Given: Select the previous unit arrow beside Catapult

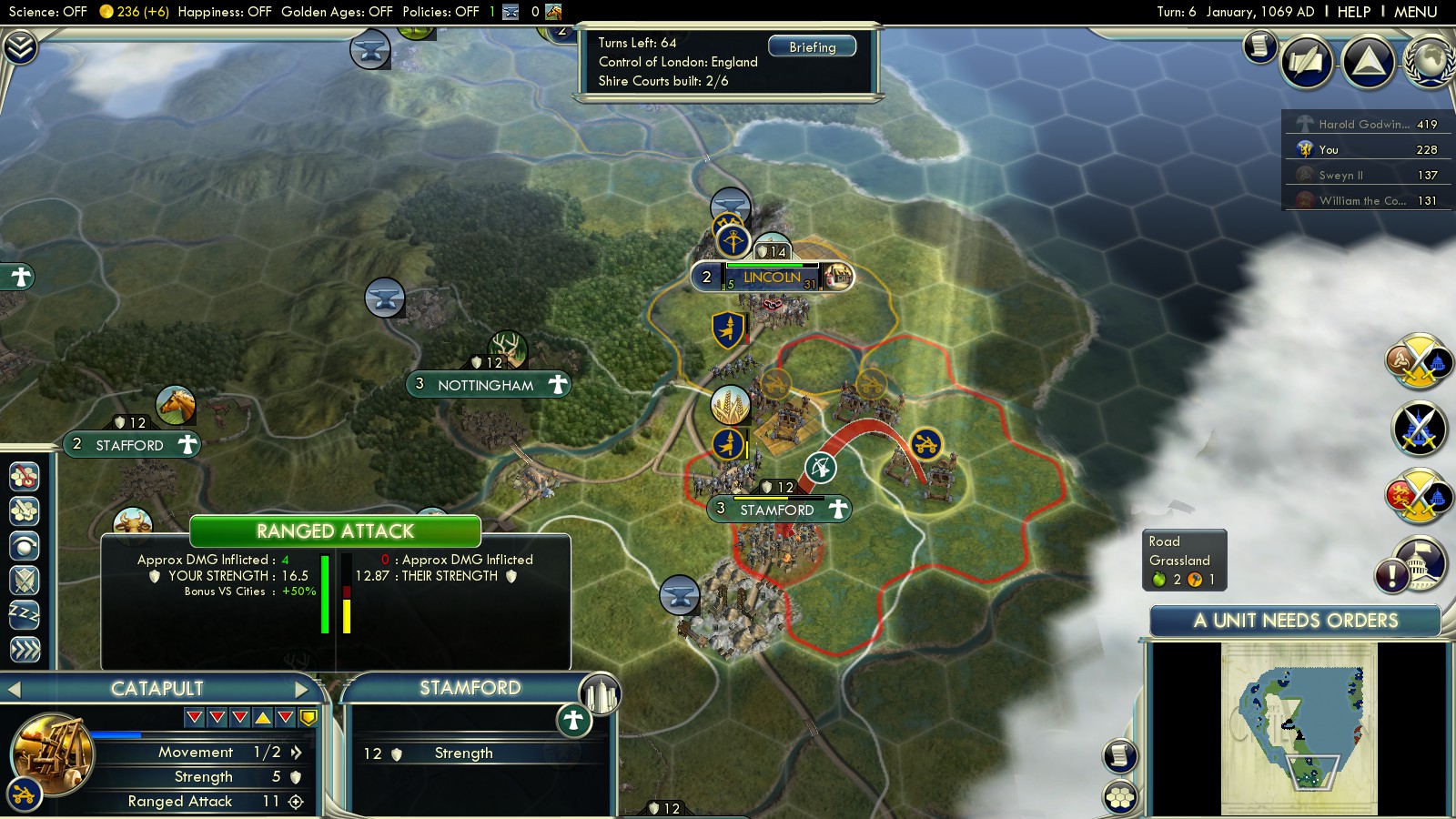Looking at the screenshot, I should [x=14, y=689].
